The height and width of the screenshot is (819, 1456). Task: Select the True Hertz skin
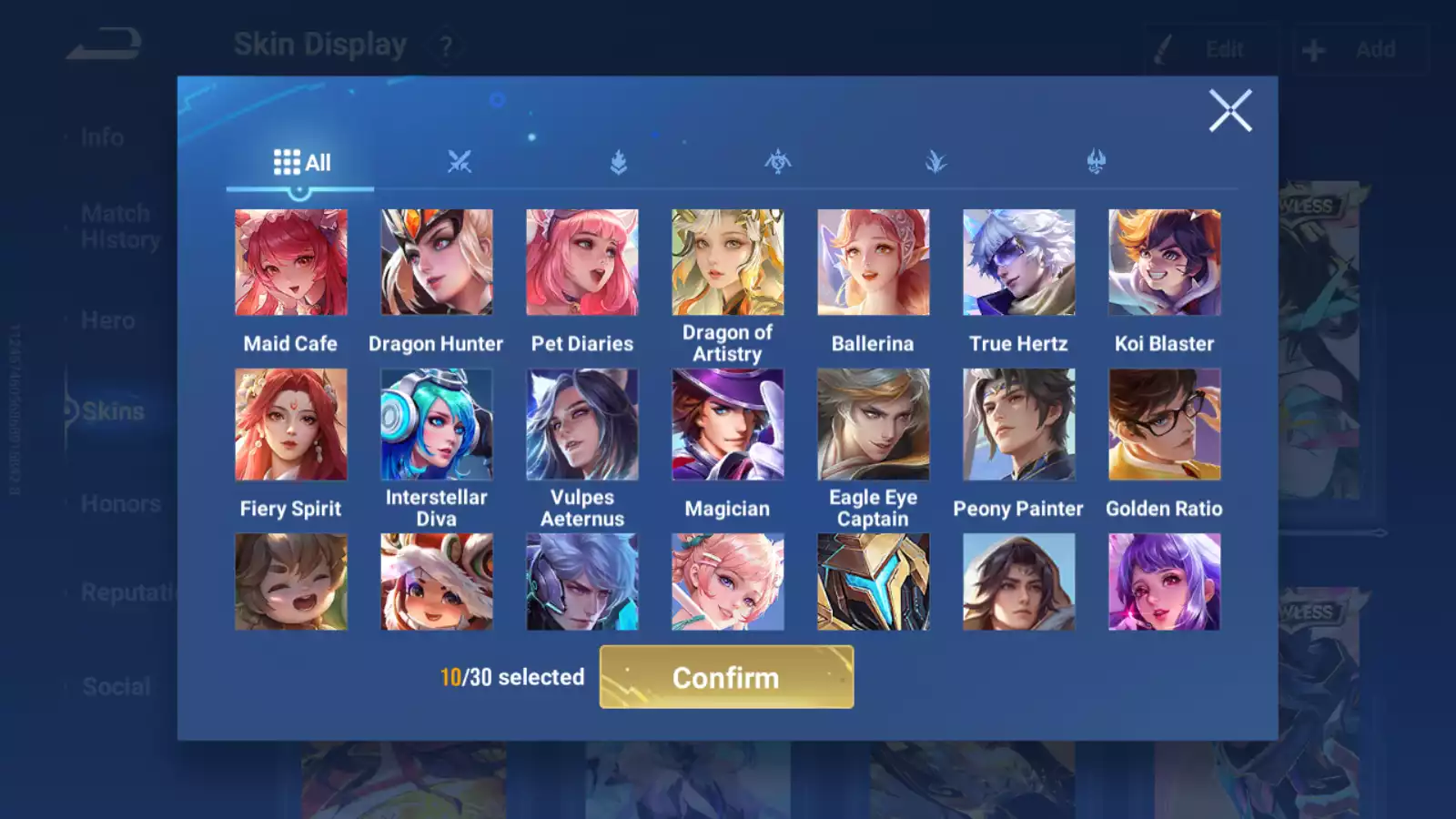click(x=1018, y=262)
